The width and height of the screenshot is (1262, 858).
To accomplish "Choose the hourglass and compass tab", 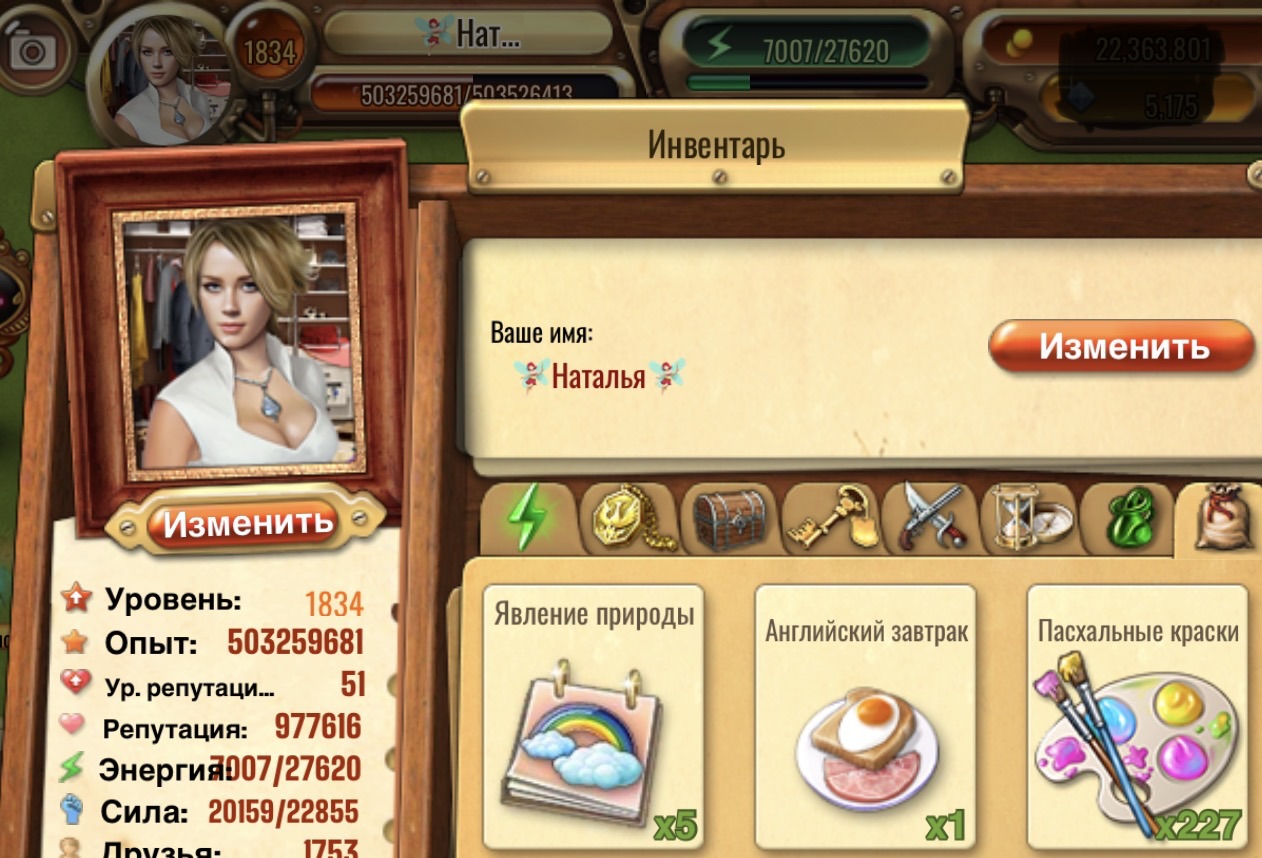I will pyautogui.click(x=1030, y=520).
